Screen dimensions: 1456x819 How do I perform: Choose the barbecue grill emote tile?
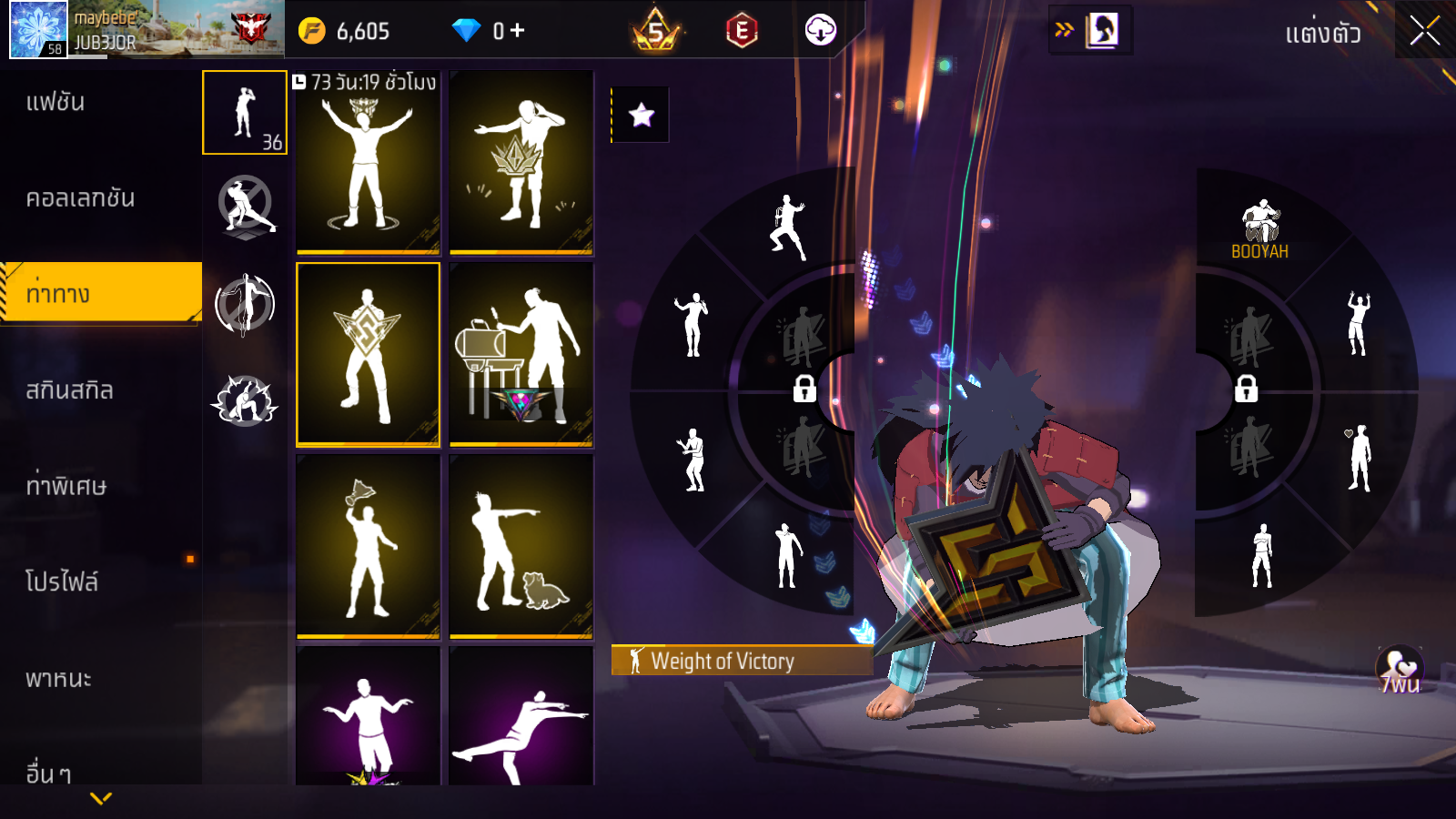521,355
